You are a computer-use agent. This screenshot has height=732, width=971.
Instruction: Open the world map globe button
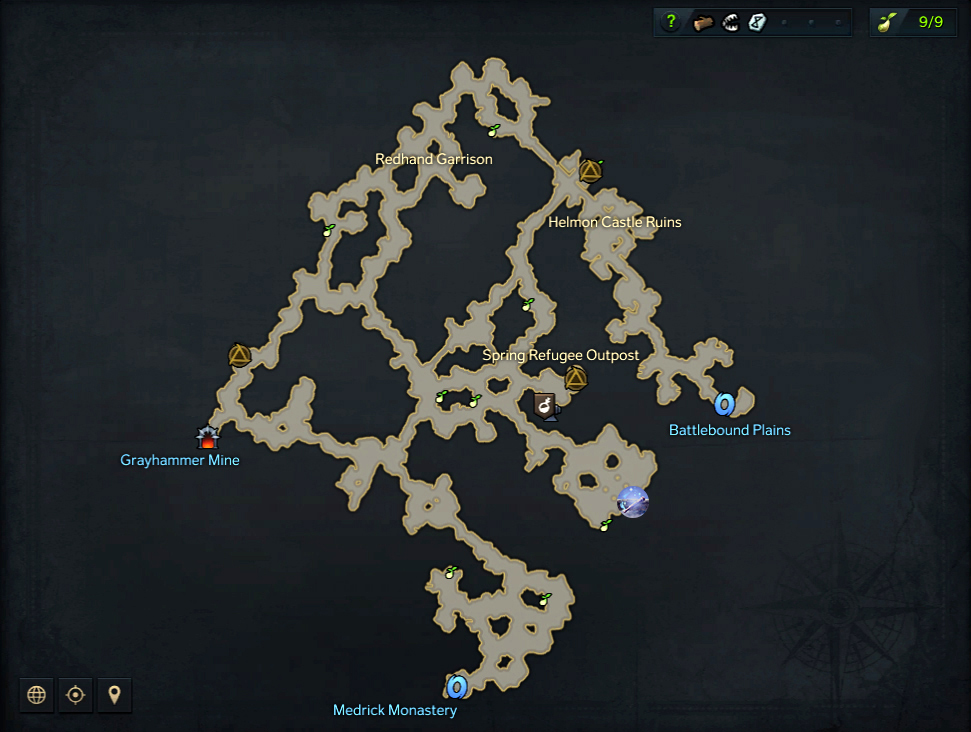pos(37,695)
